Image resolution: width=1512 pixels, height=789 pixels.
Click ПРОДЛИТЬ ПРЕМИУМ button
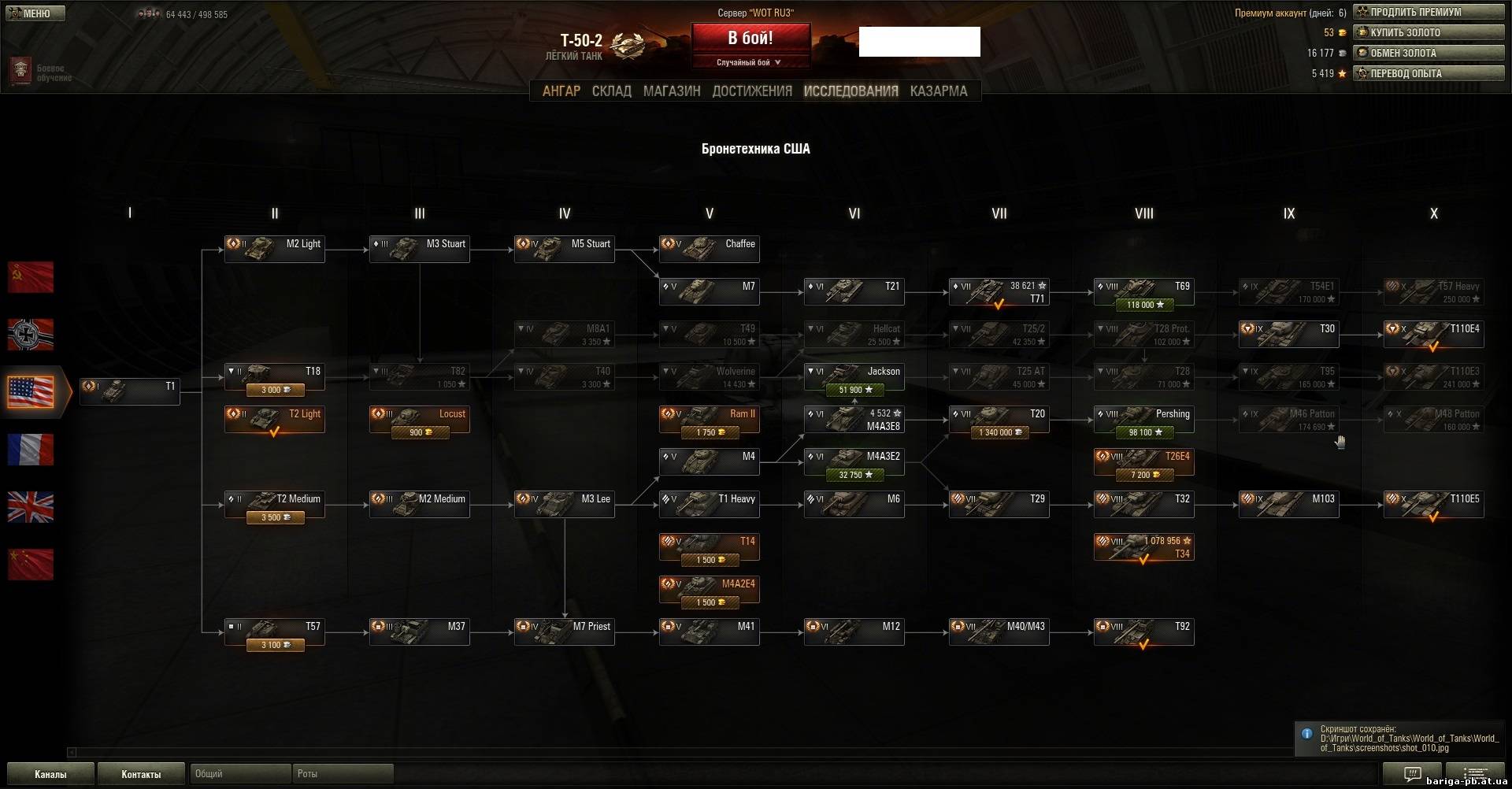click(1429, 12)
